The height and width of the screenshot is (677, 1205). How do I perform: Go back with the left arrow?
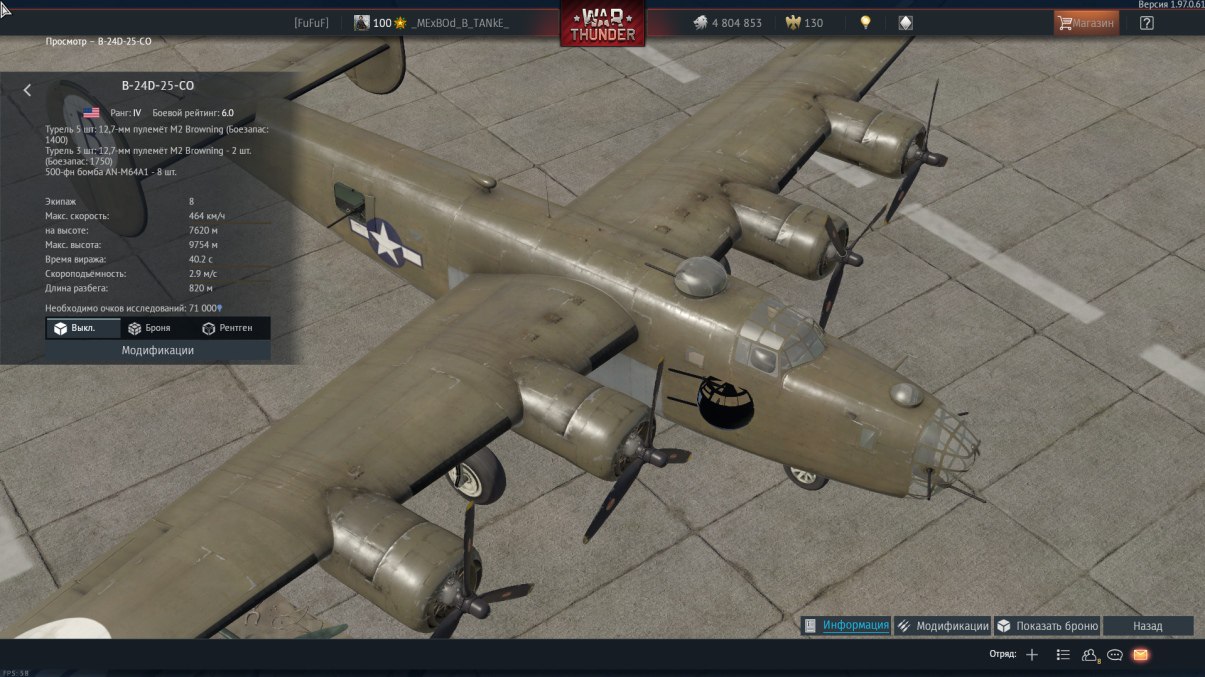(27, 90)
